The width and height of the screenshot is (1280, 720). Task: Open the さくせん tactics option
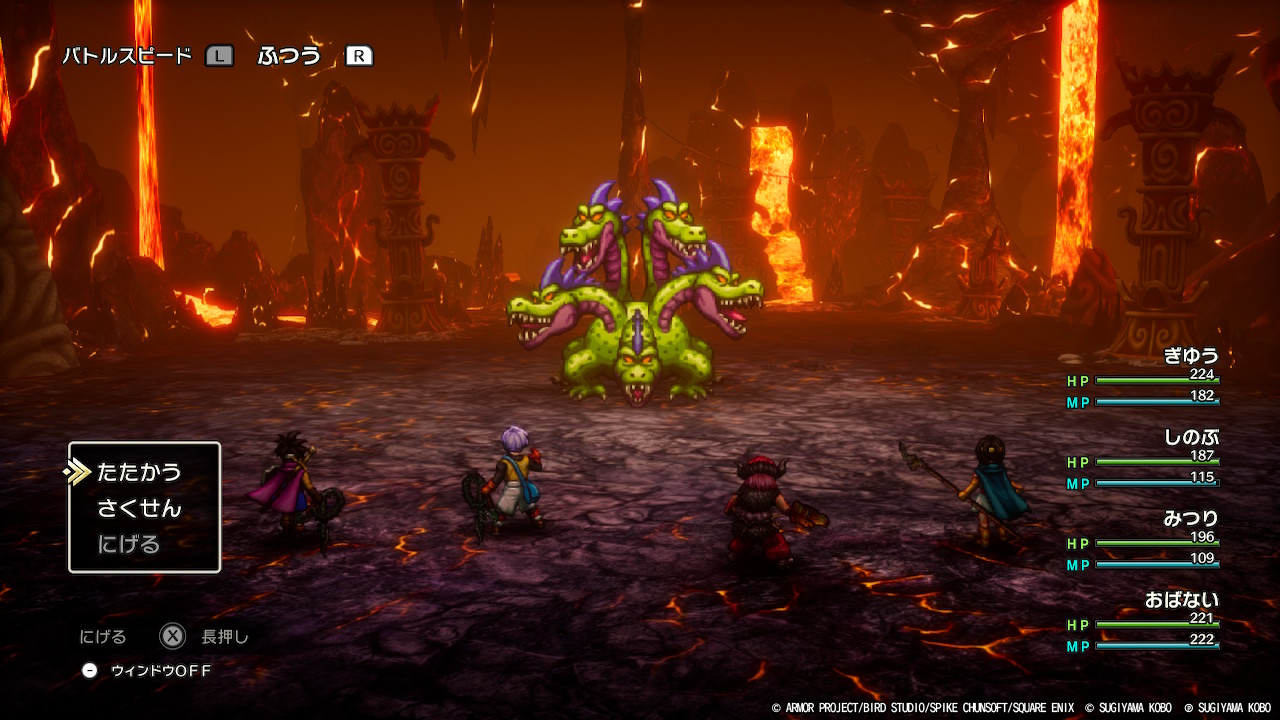click(x=139, y=508)
